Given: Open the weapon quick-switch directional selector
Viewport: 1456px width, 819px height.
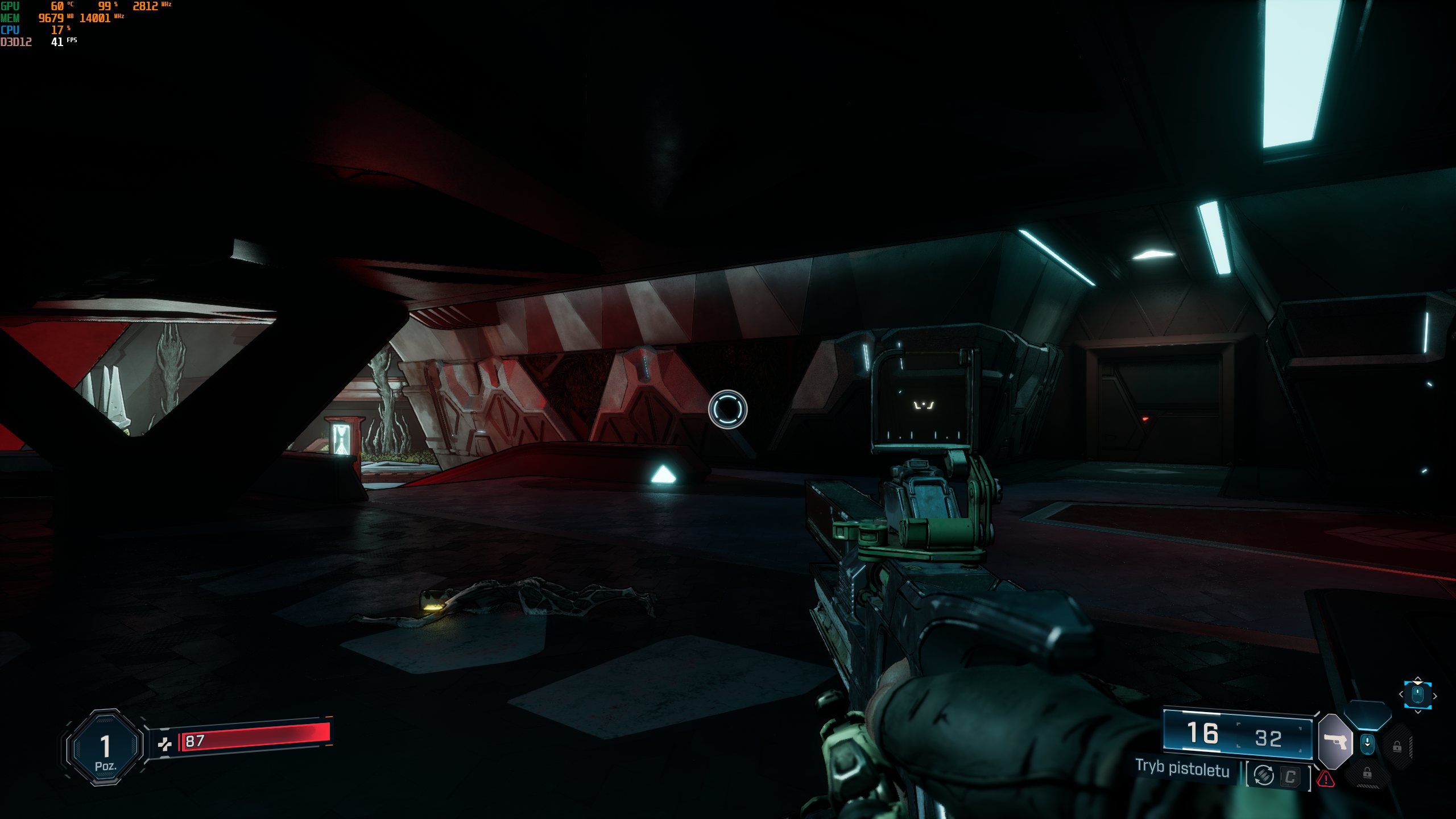Looking at the screenshot, I should [1417, 695].
